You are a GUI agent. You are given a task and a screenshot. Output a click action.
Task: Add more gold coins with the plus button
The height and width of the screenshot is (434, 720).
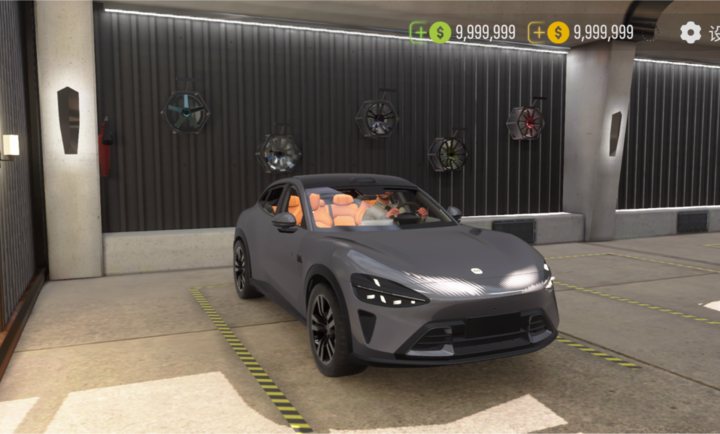[x=538, y=32]
